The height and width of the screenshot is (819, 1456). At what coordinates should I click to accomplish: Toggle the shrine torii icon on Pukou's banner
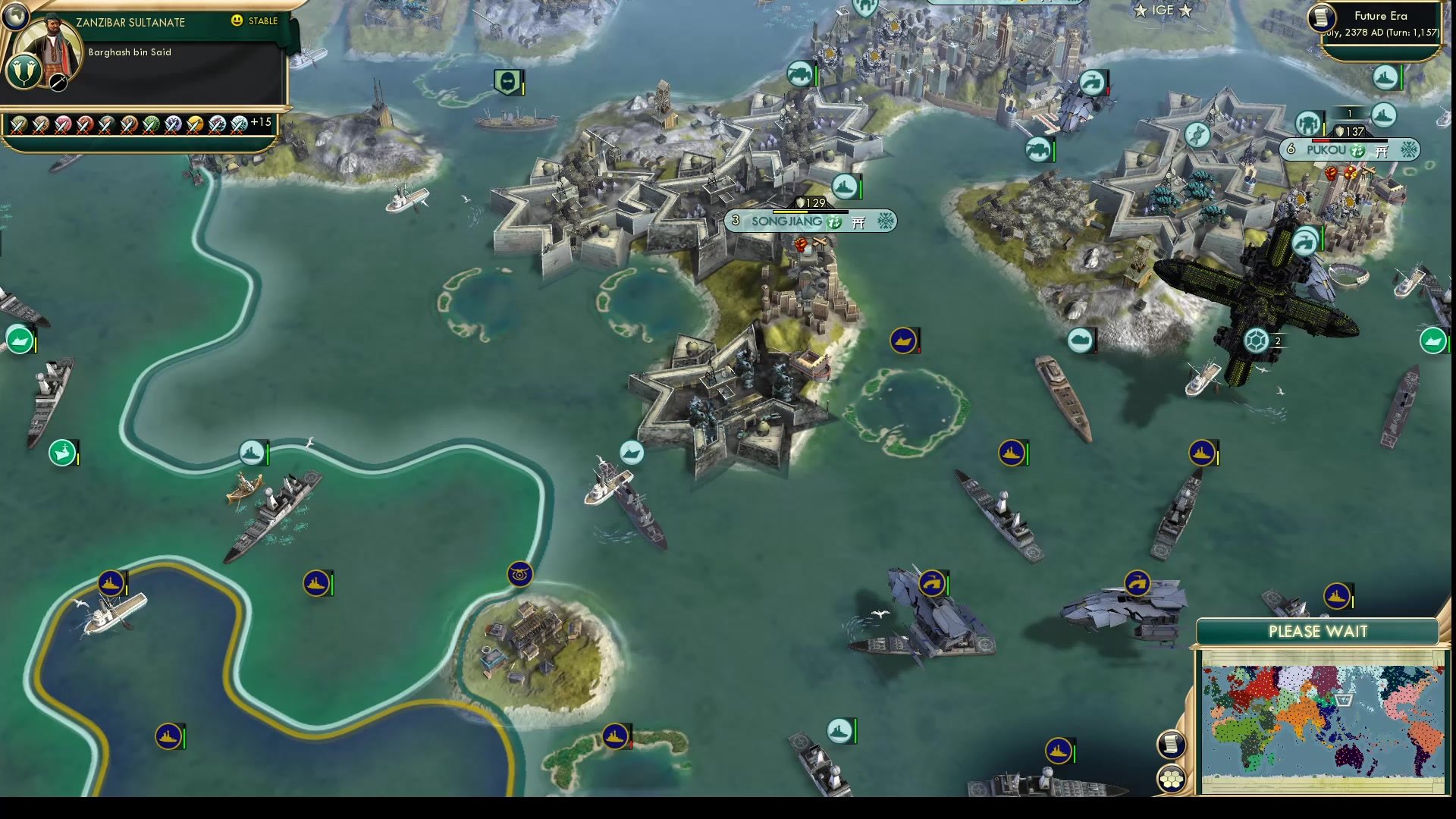(x=1381, y=151)
